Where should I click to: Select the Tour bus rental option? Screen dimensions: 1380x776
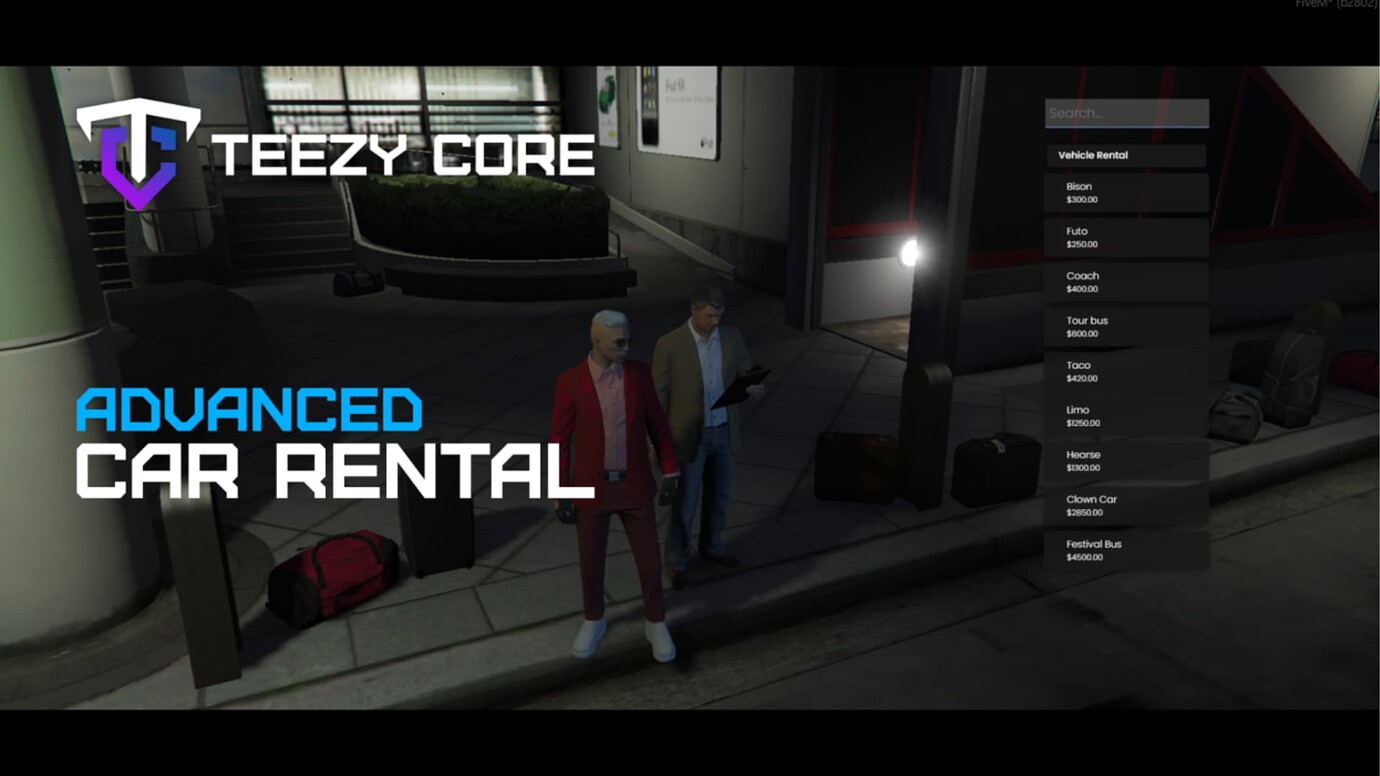(x=1127, y=326)
